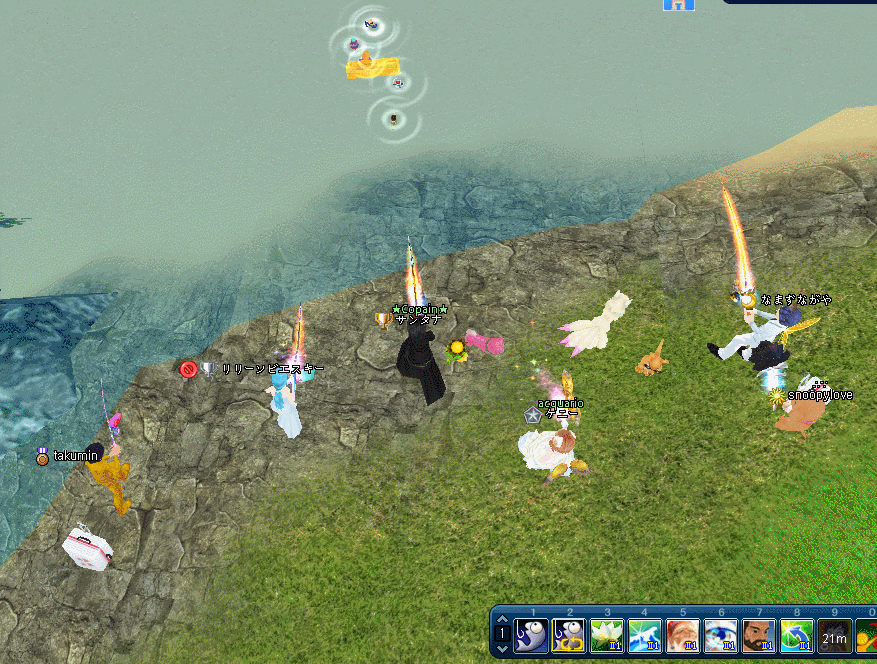Viewport: 877px width, 664px height.
Task: Activate the blue eye skill
Action: (x=721, y=636)
